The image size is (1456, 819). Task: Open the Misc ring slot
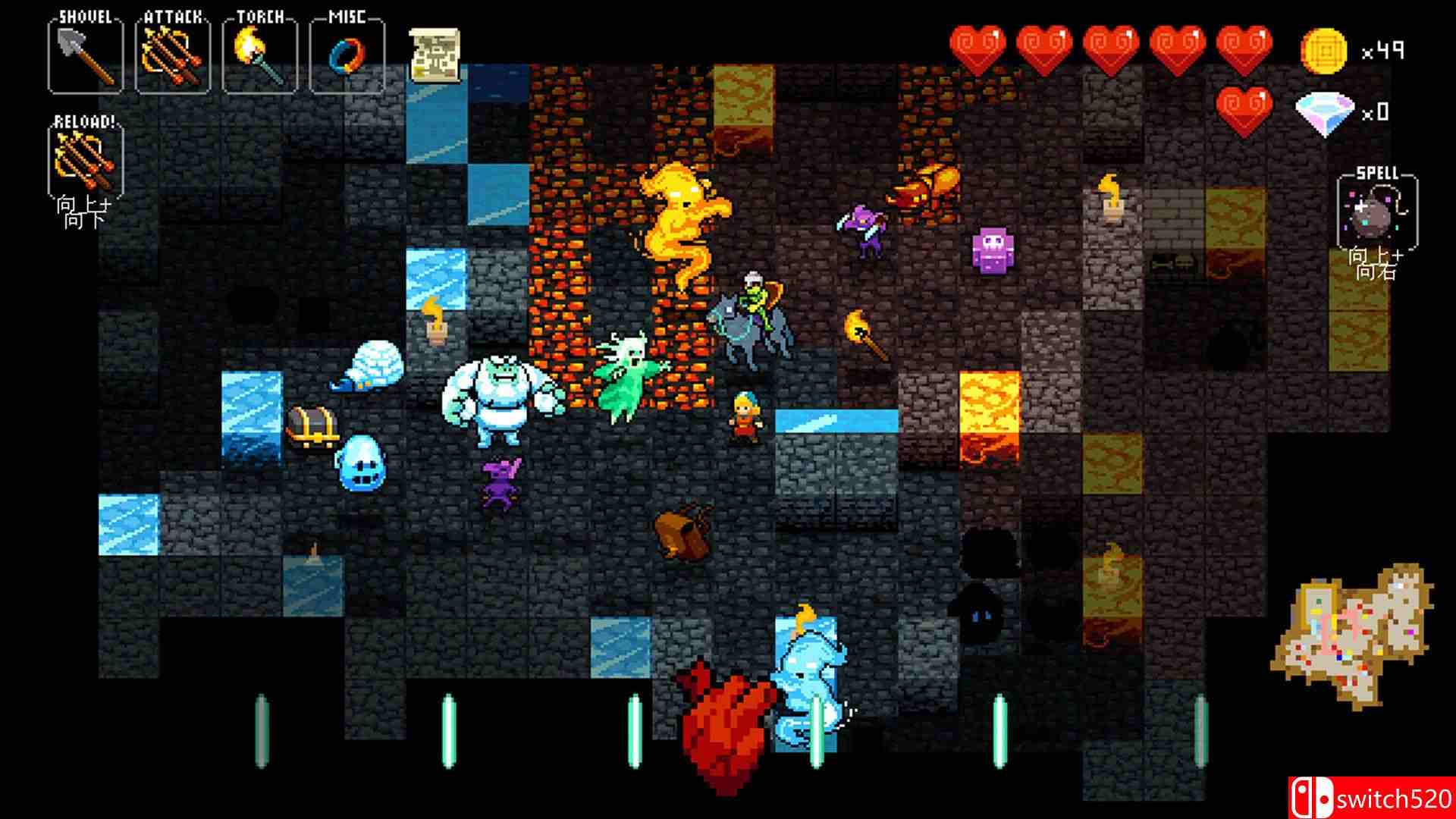pyautogui.click(x=347, y=55)
